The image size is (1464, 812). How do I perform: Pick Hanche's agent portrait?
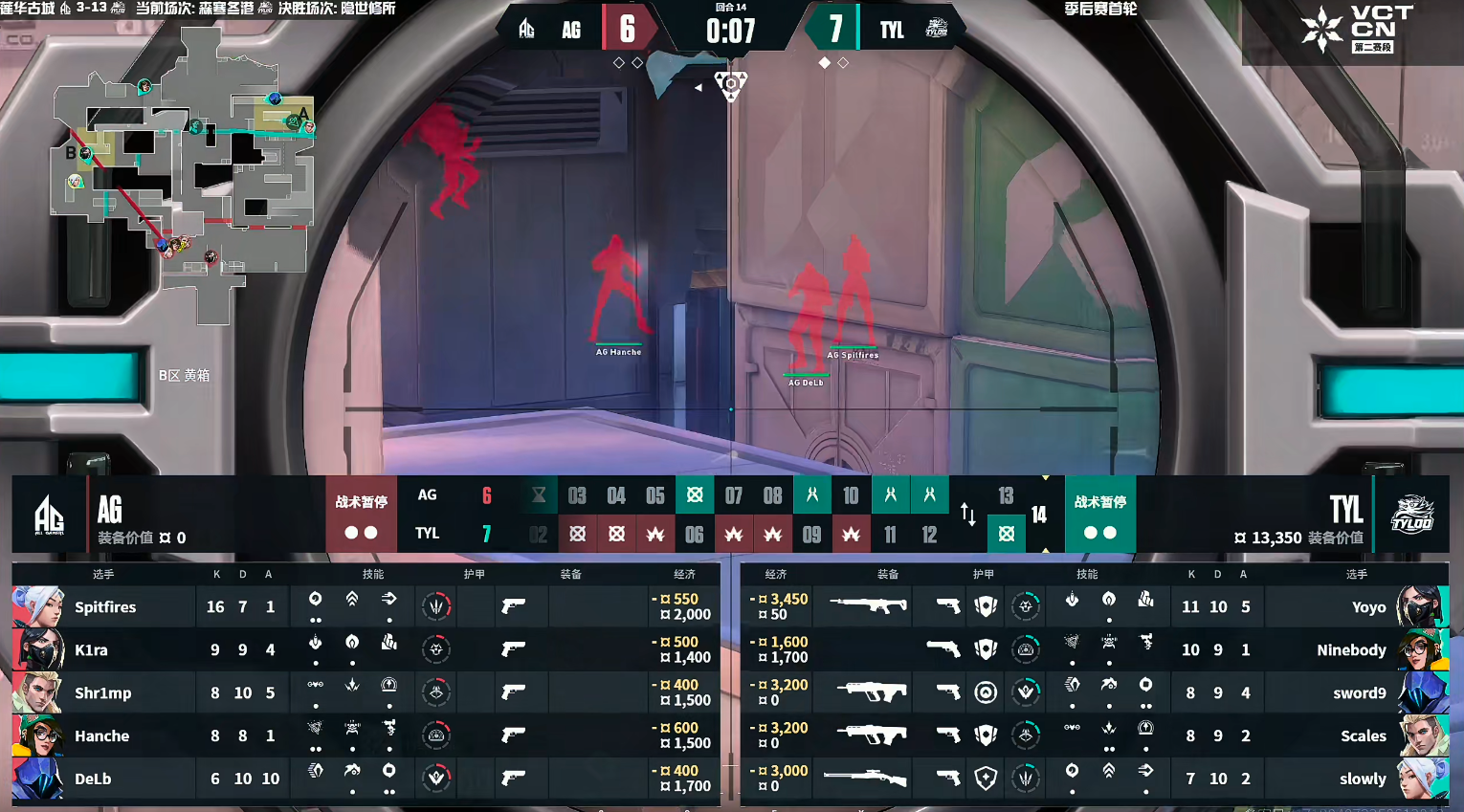pos(38,736)
